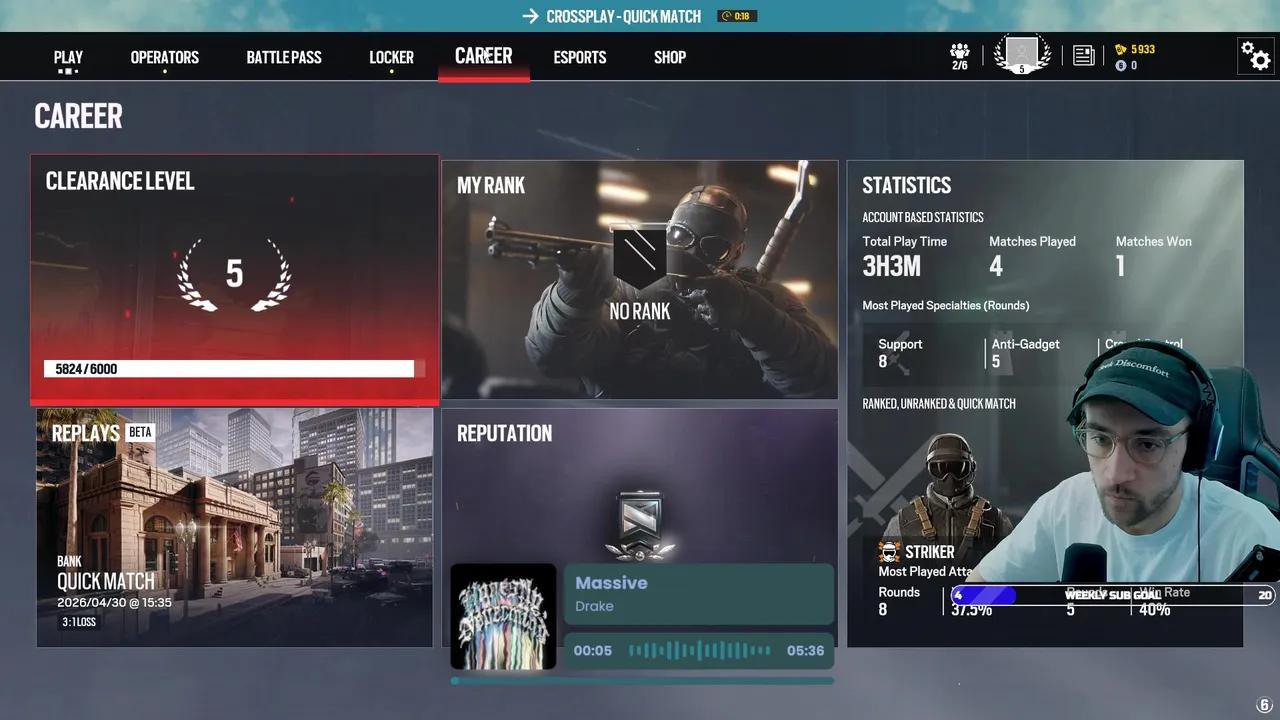The height and width of the screenshot is (720, 1280).
Task: Click the crossplay arrow icon in top banner
Action: (529, 15)
